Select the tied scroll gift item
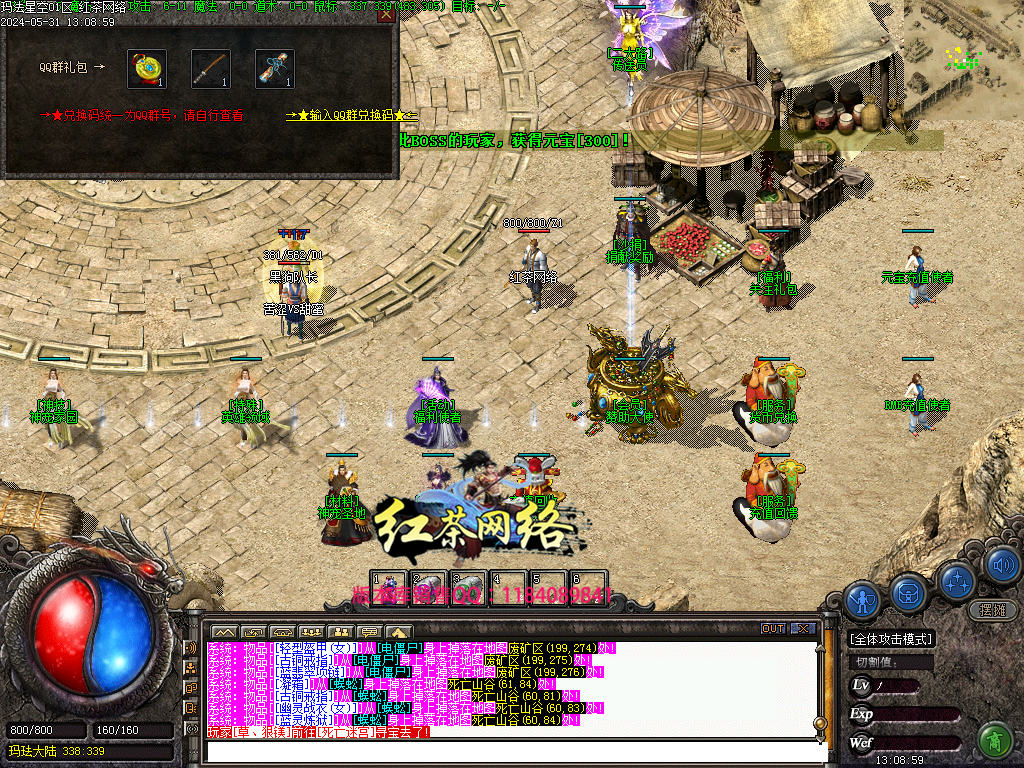This screenshot has width=1024, height=768. click(x=275, y=69)
